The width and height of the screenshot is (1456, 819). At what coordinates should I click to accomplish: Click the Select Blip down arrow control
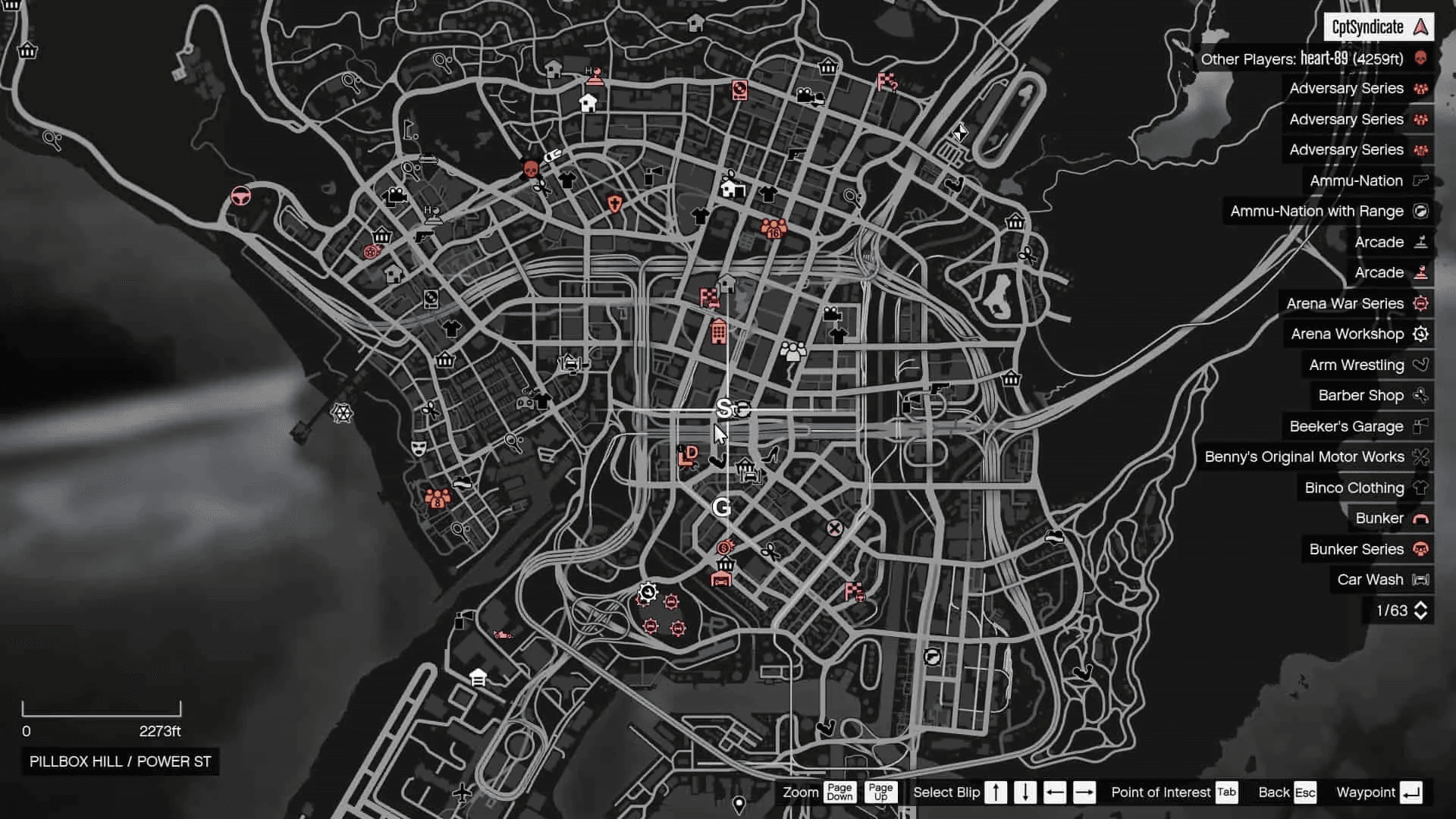(x=1025, y=792)
